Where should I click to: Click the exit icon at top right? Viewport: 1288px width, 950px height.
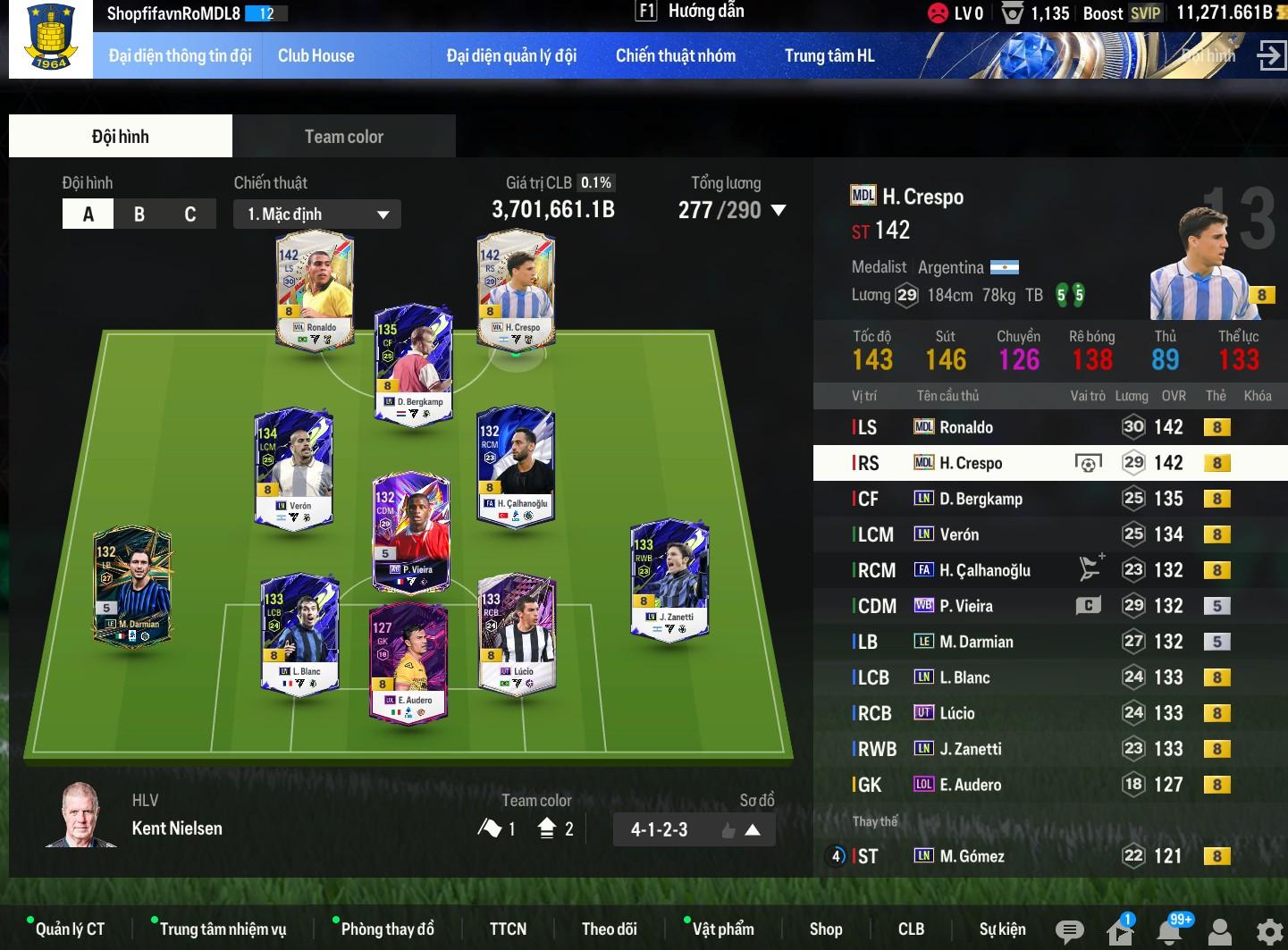(1270, 55)
